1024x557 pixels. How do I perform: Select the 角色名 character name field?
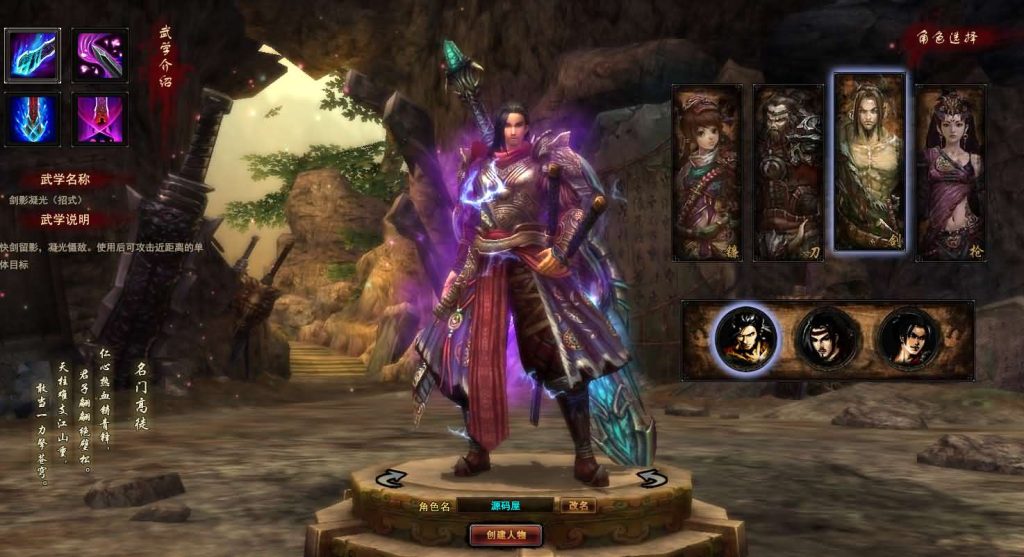(x=505, y=506)
